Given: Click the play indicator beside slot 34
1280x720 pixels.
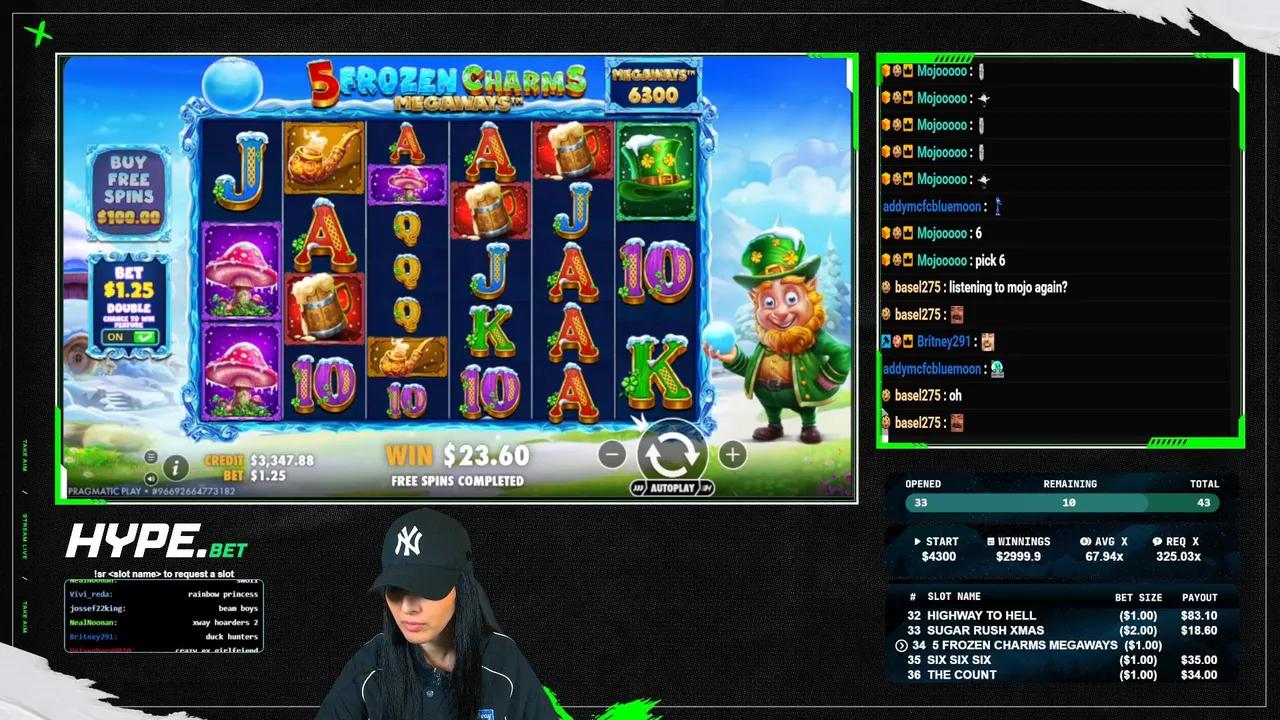Looking at the screenshot, I should click(901, 645).
